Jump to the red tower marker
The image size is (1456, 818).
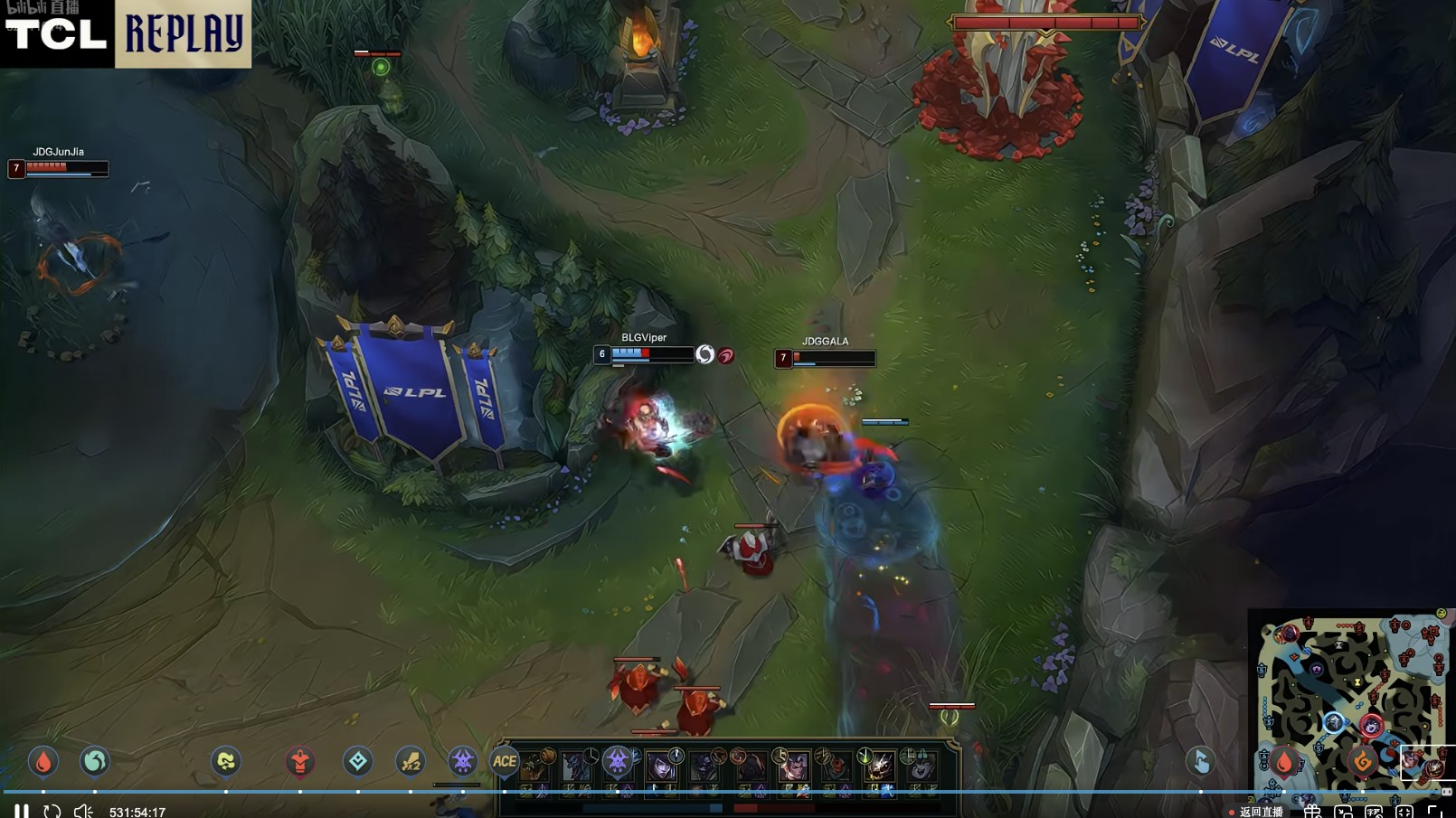300,762
